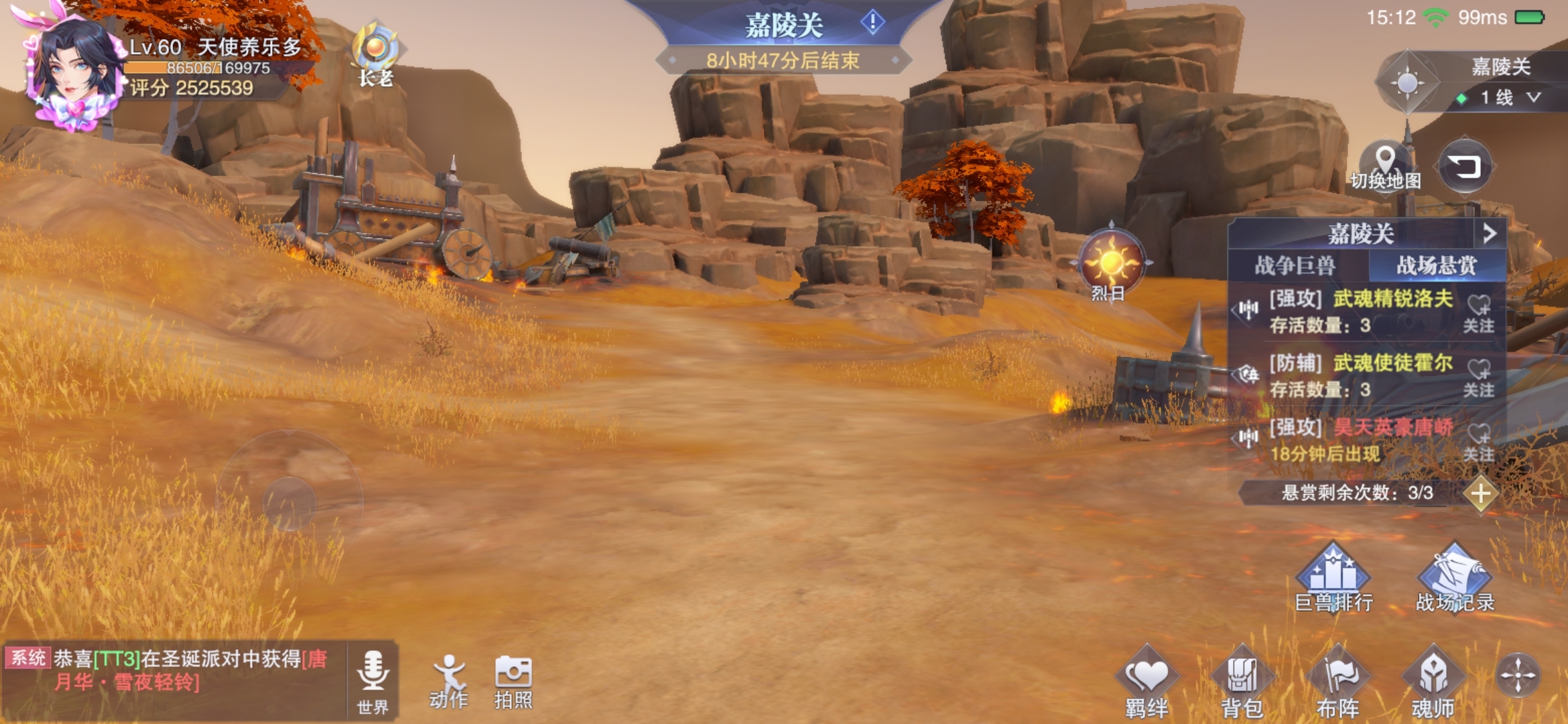
Task: Click 切换地图 to switch maps
Action: (x=1385, y=166)
